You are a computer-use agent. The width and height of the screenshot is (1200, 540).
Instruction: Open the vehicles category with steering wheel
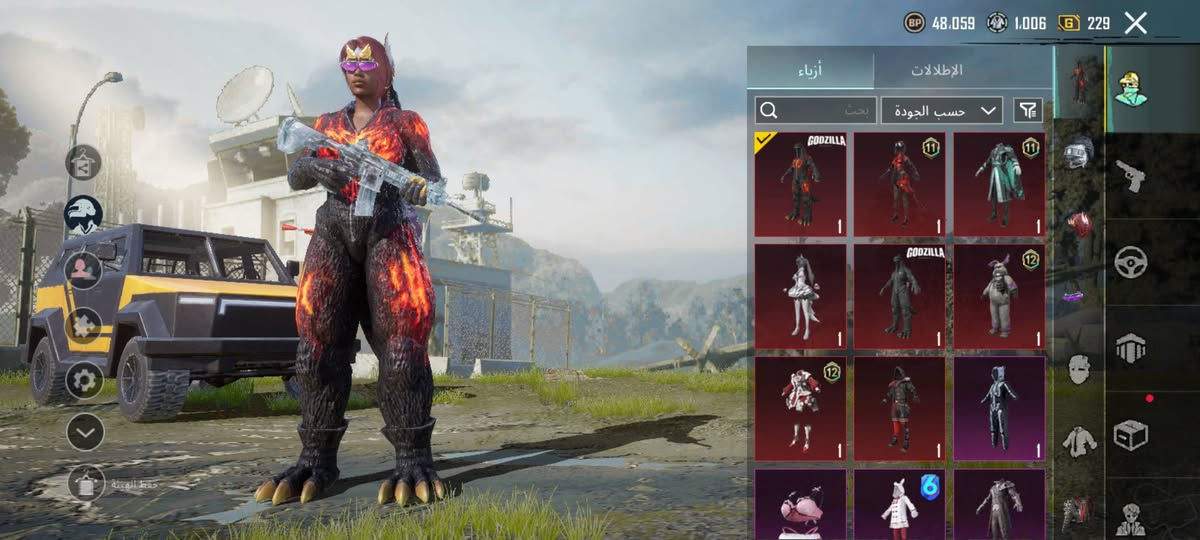pos(1131,263)
